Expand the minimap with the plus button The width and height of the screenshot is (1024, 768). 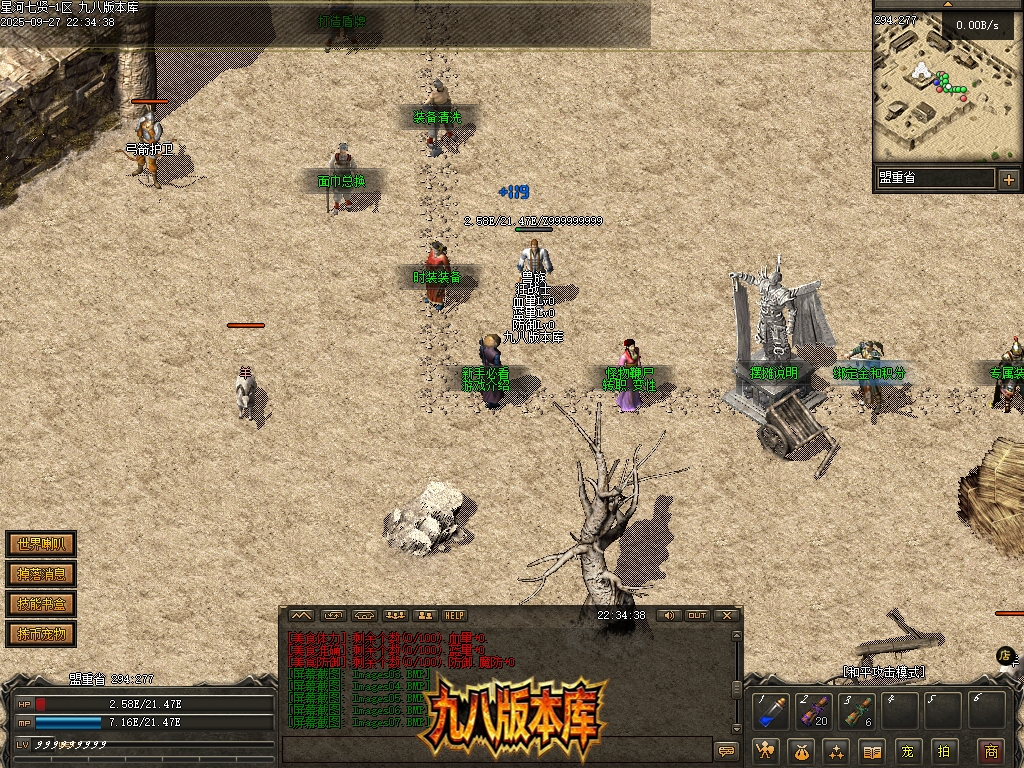[1008, 180]
